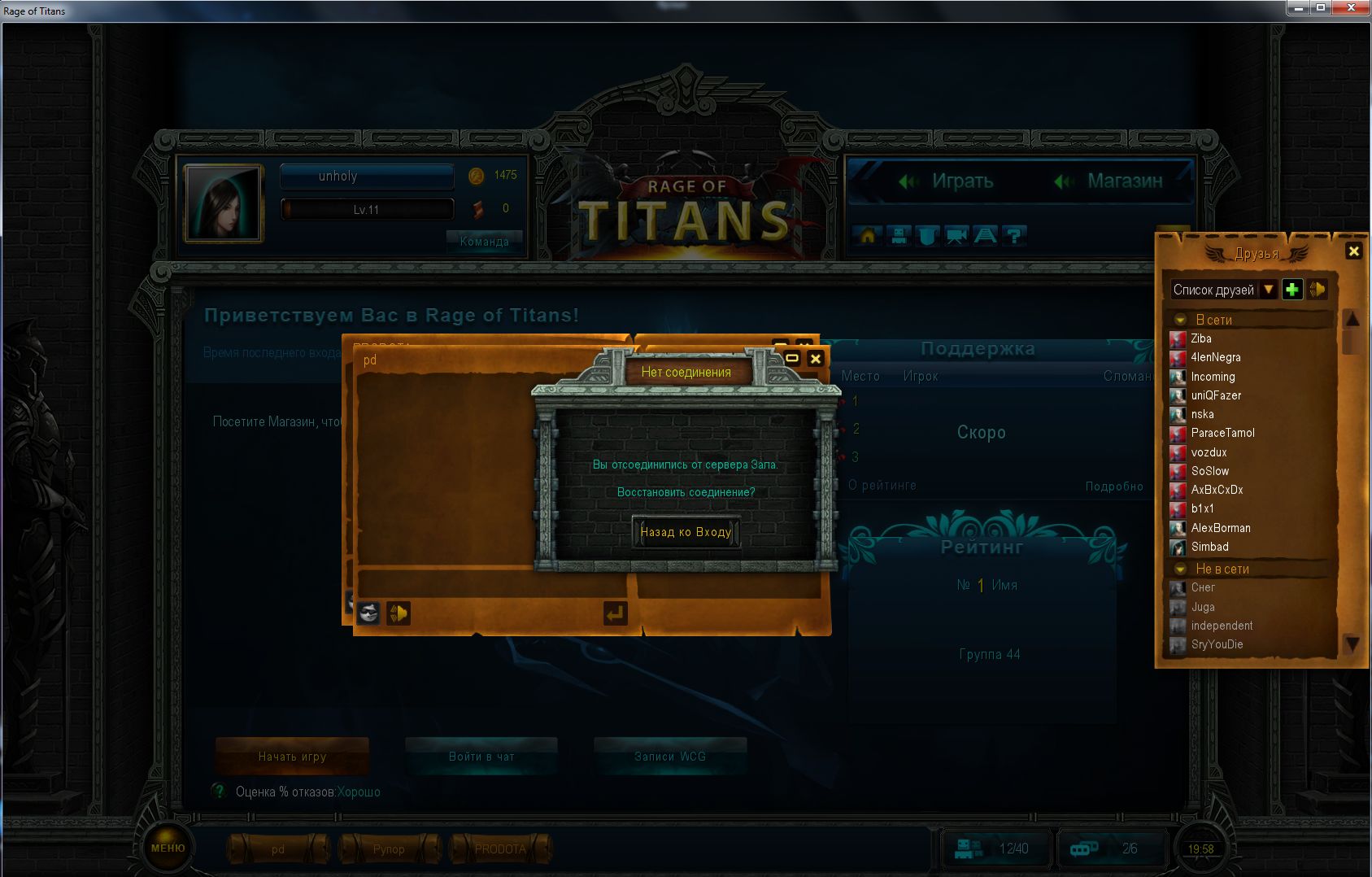Switch to the PRODOTA chat tab
The width and height of the screenshot is (1372, 877).
[501, 849]
